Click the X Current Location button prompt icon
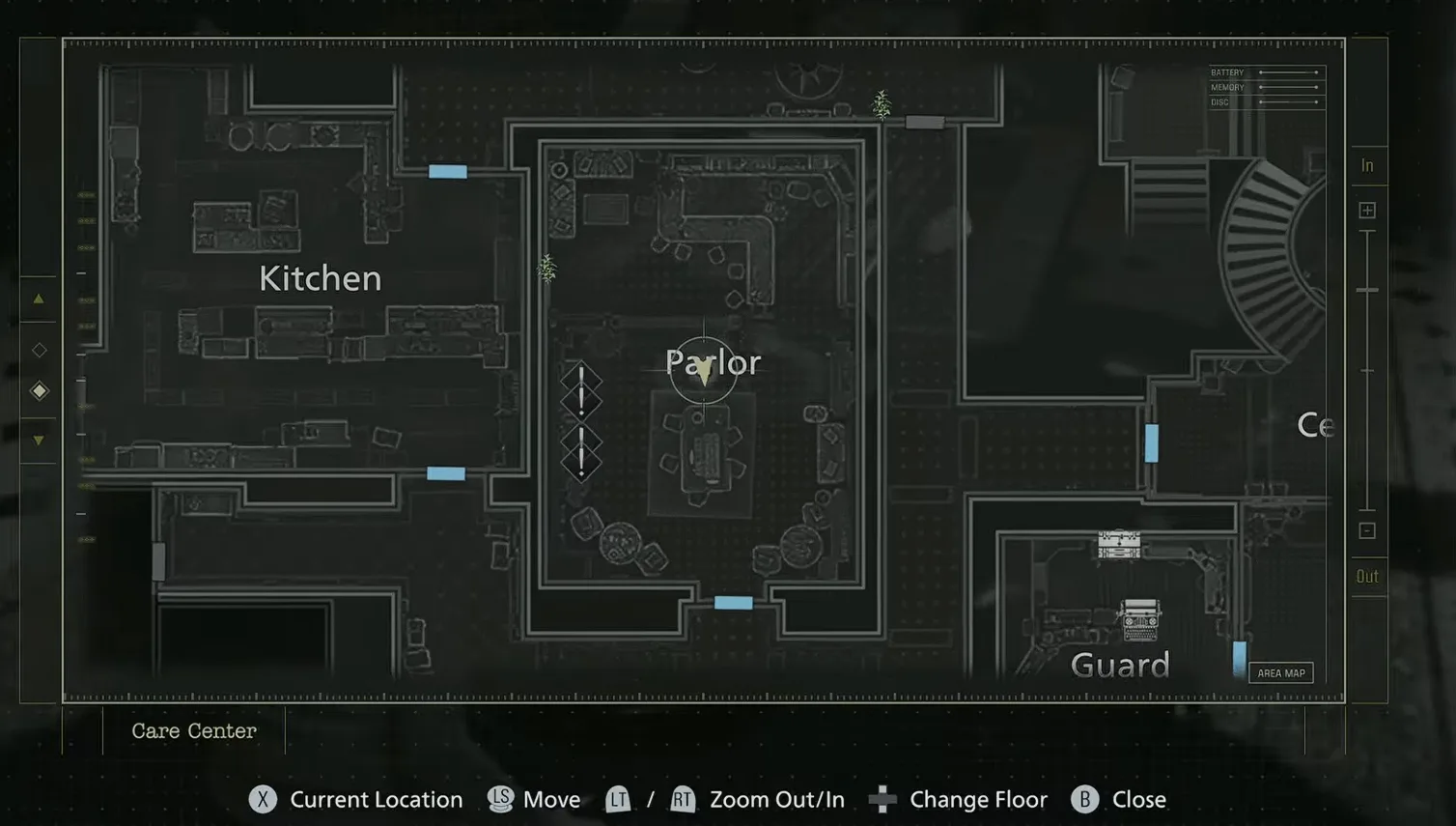 tap(262, 799)
